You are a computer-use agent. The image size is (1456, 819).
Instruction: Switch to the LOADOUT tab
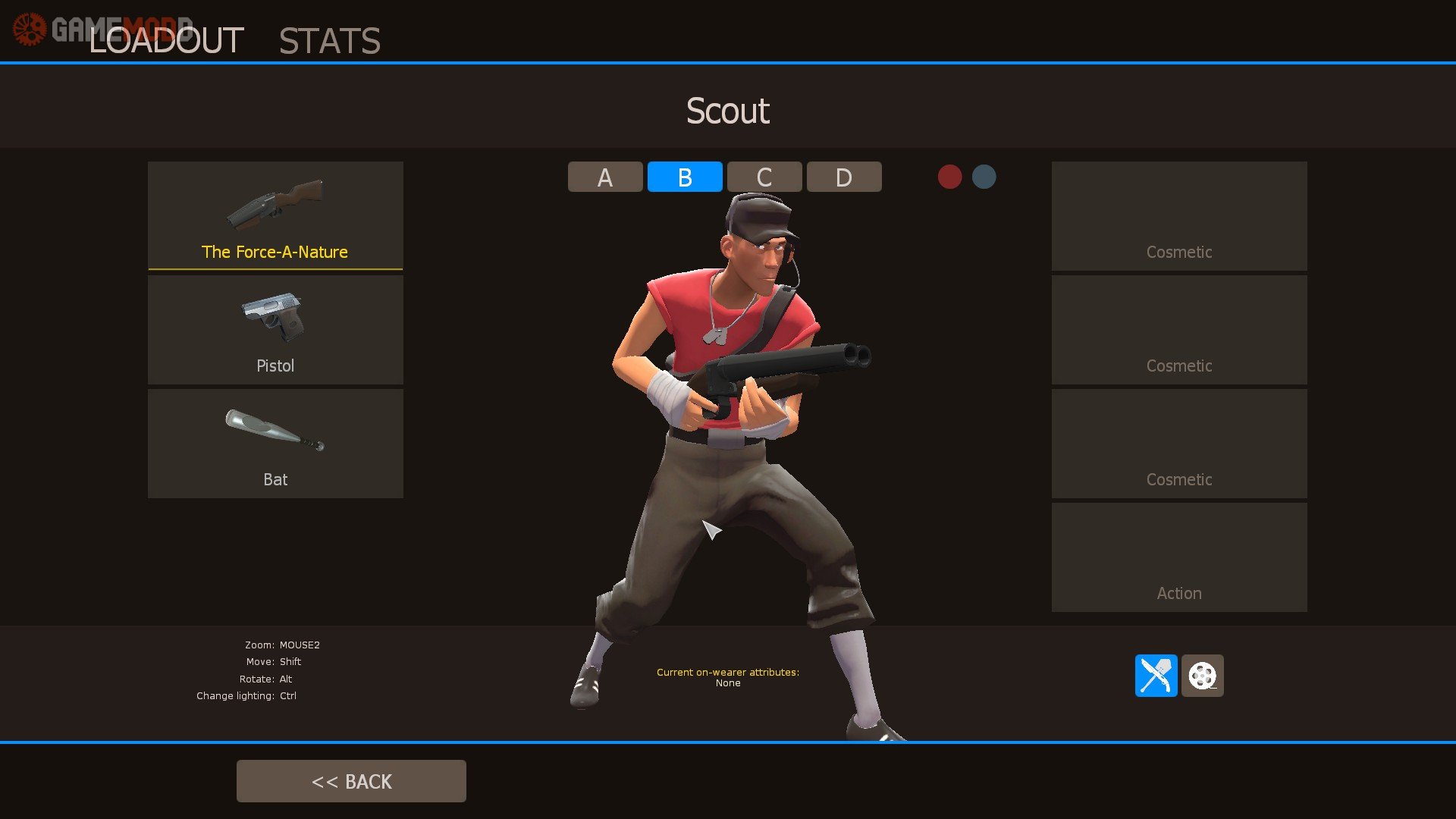point(166,40)
